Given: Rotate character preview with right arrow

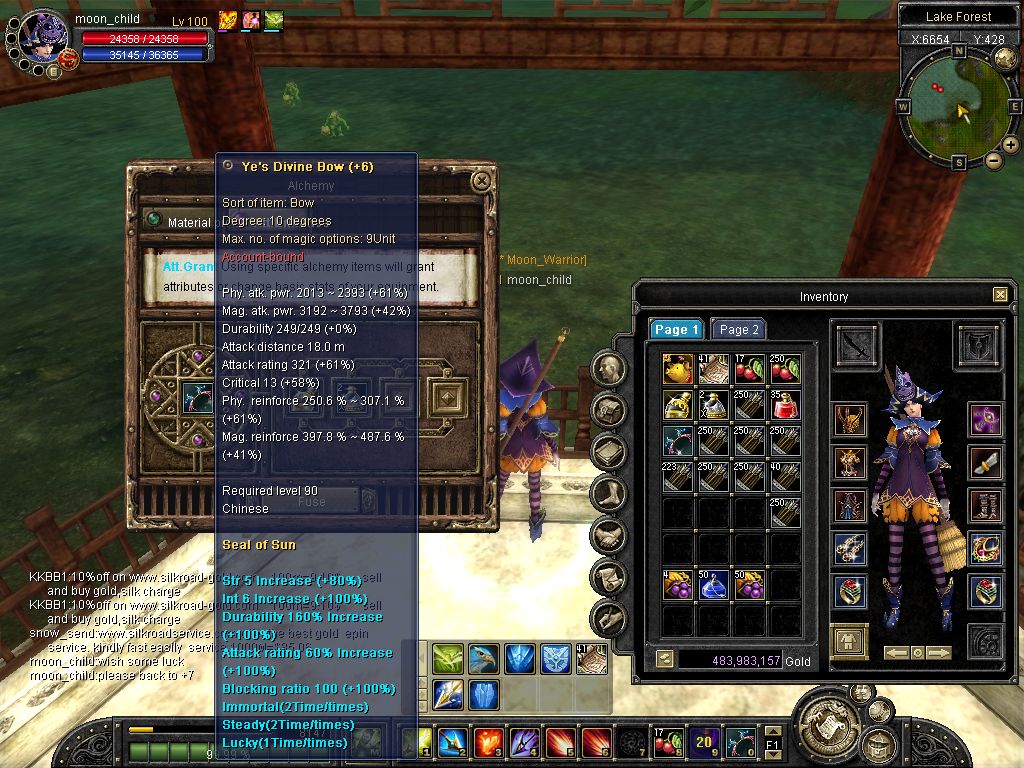Looking at the screenshot, I should pyautogui.click(x=938, y=653).
